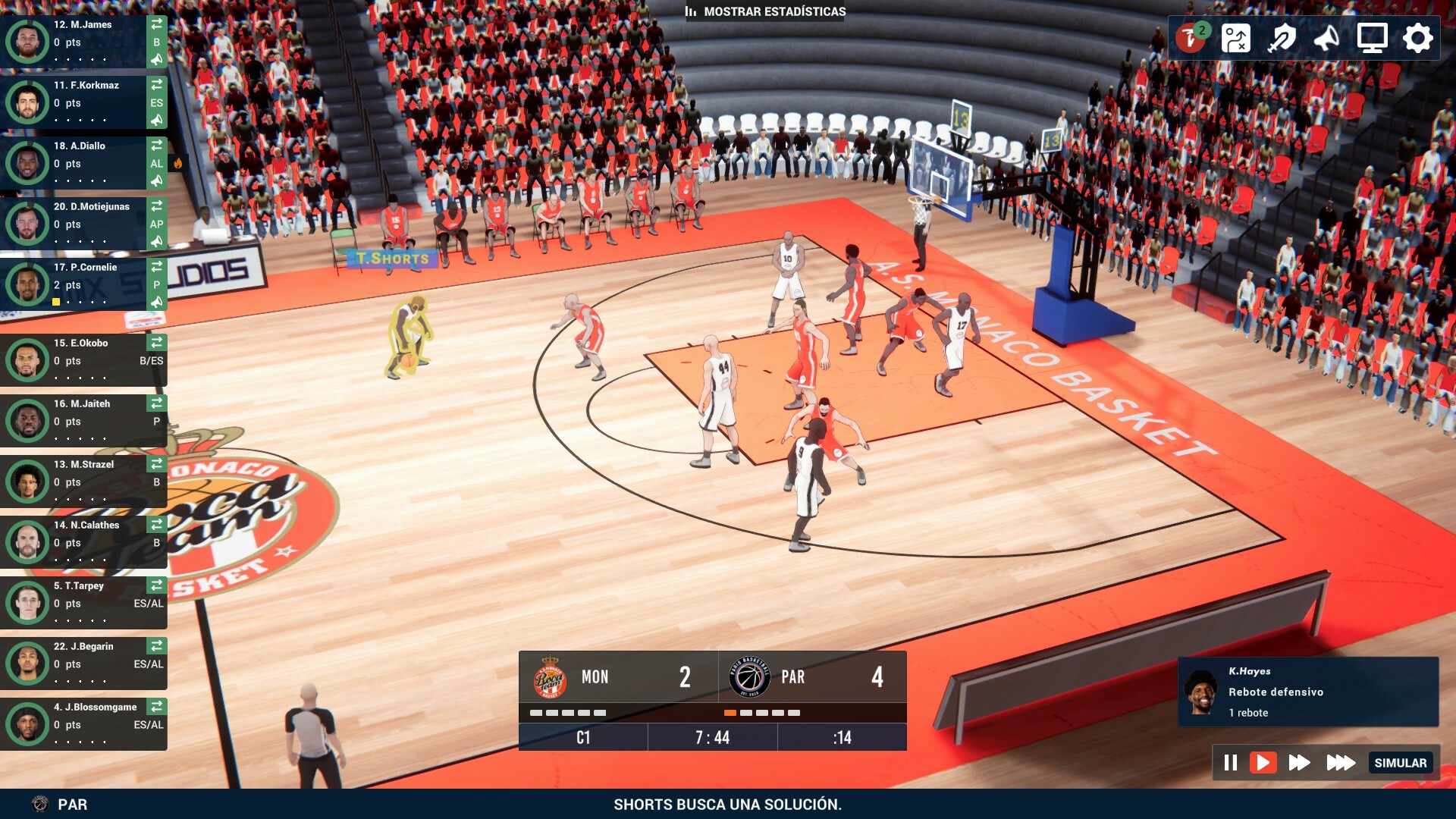Open the gear settings menu
Viewport: 1456px width, 819px height.
coord(1417,38)
